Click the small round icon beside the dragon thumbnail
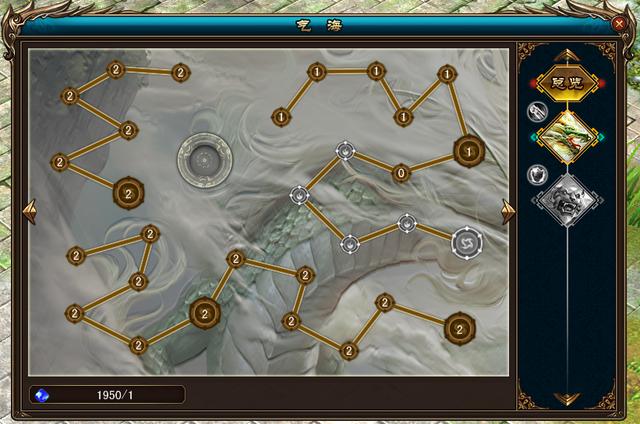 point(536,111)
